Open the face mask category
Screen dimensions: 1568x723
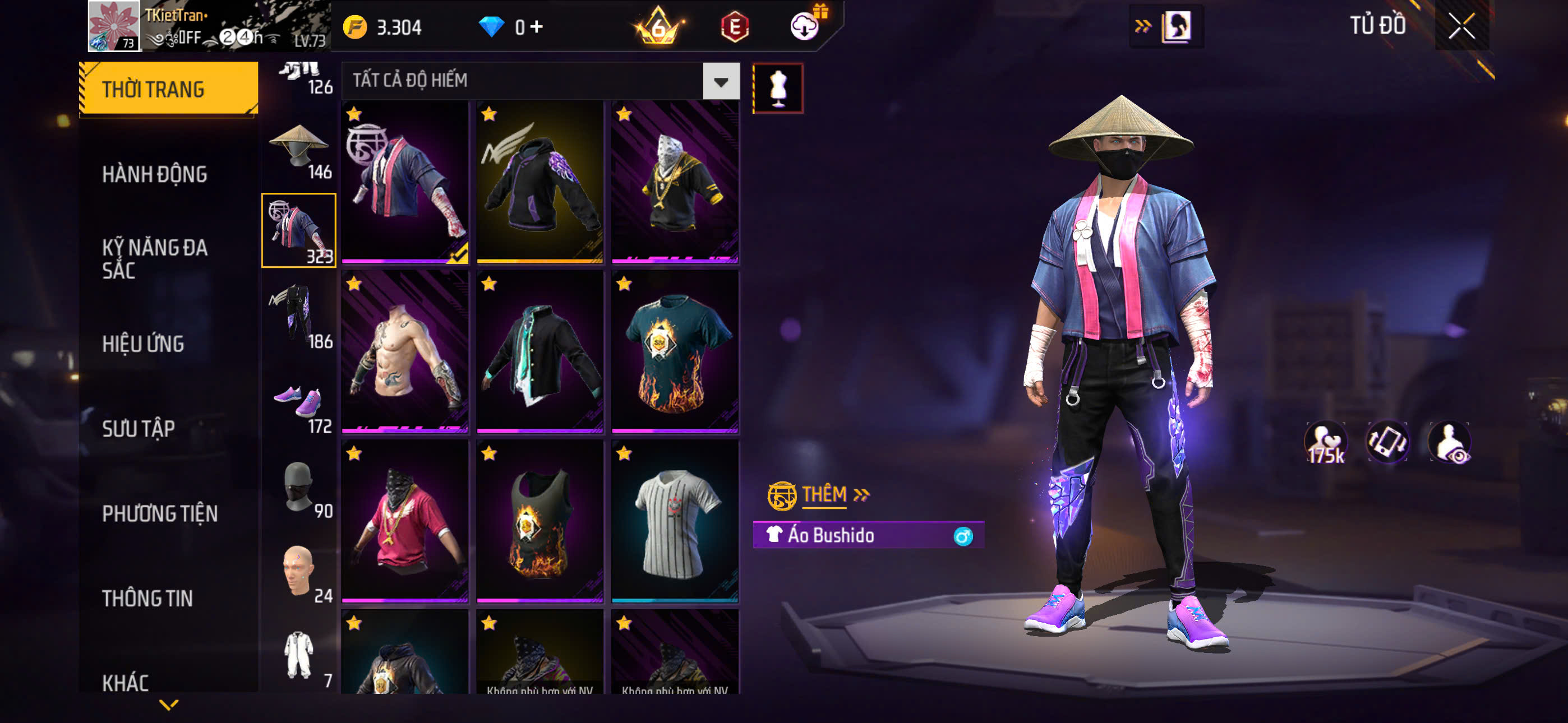tap(299, 488)
